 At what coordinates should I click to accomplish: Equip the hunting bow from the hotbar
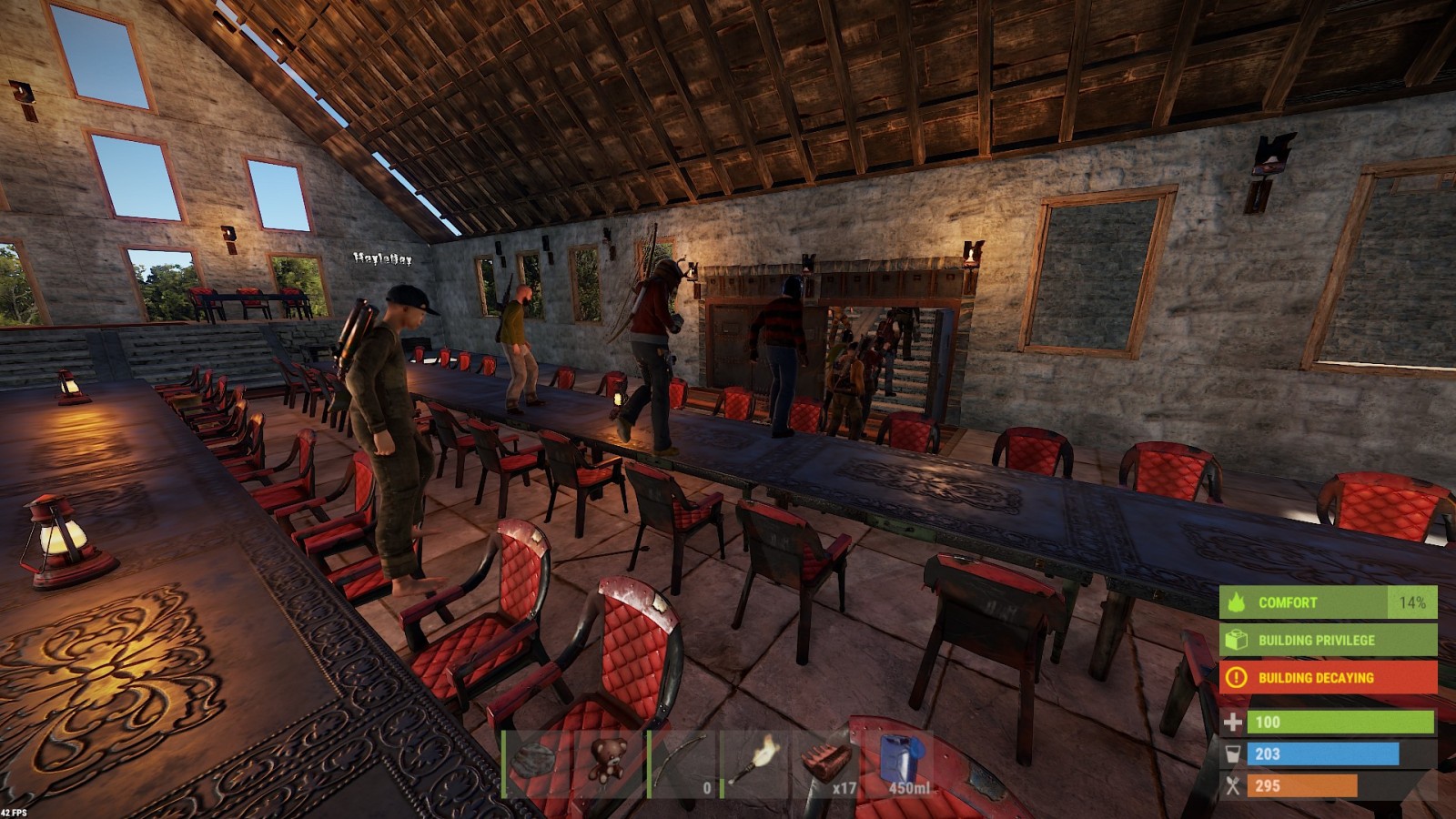click(x=682, y=764)
